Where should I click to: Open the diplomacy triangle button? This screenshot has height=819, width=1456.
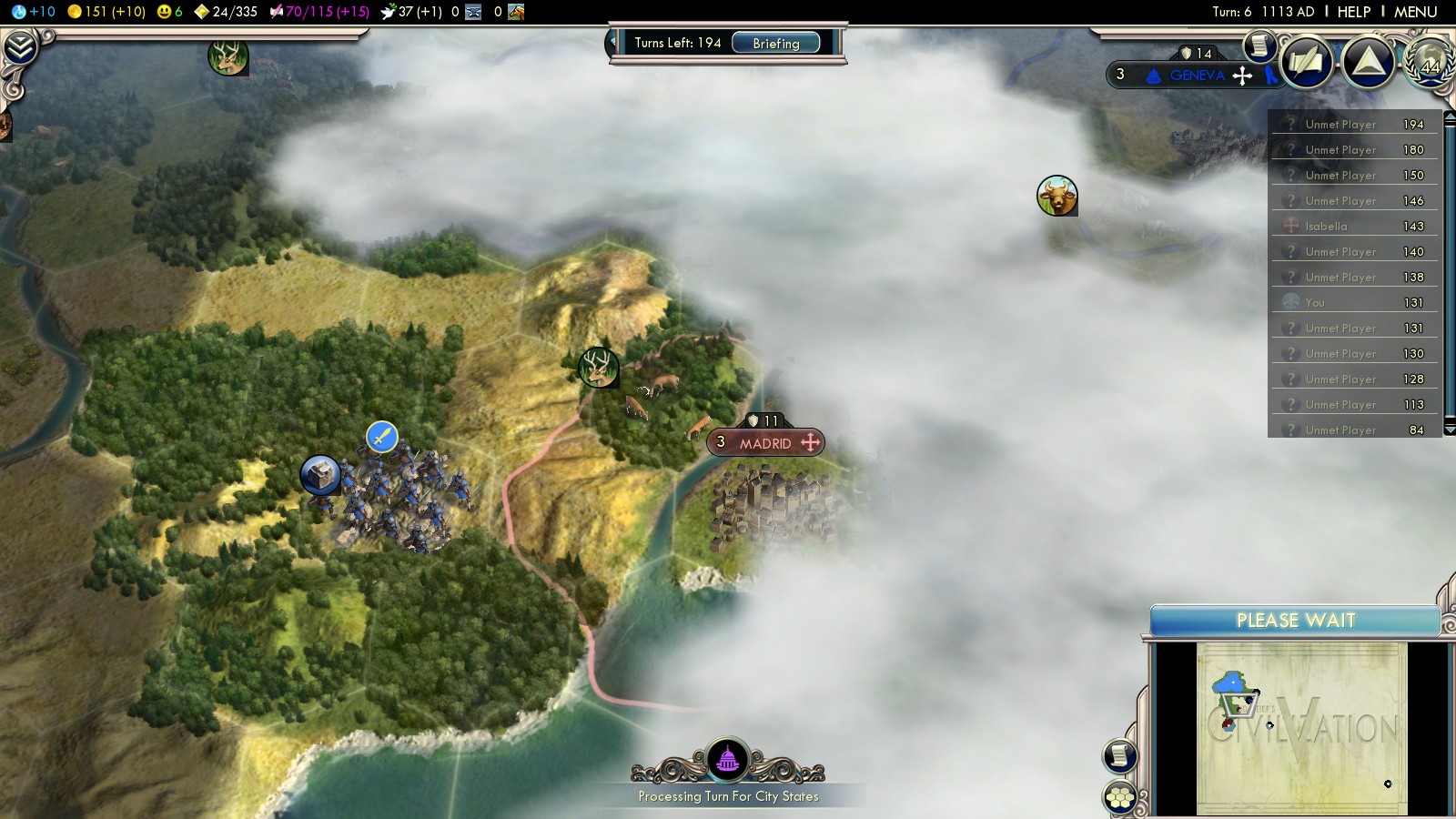click(x=1369, y=62)
